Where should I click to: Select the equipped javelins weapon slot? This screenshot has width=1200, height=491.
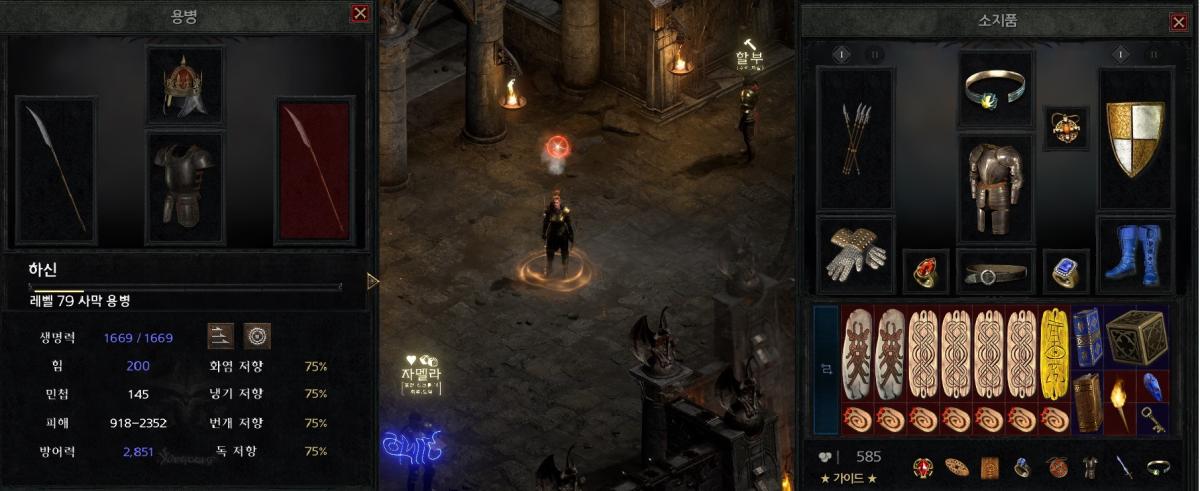(x=856, y=138)
